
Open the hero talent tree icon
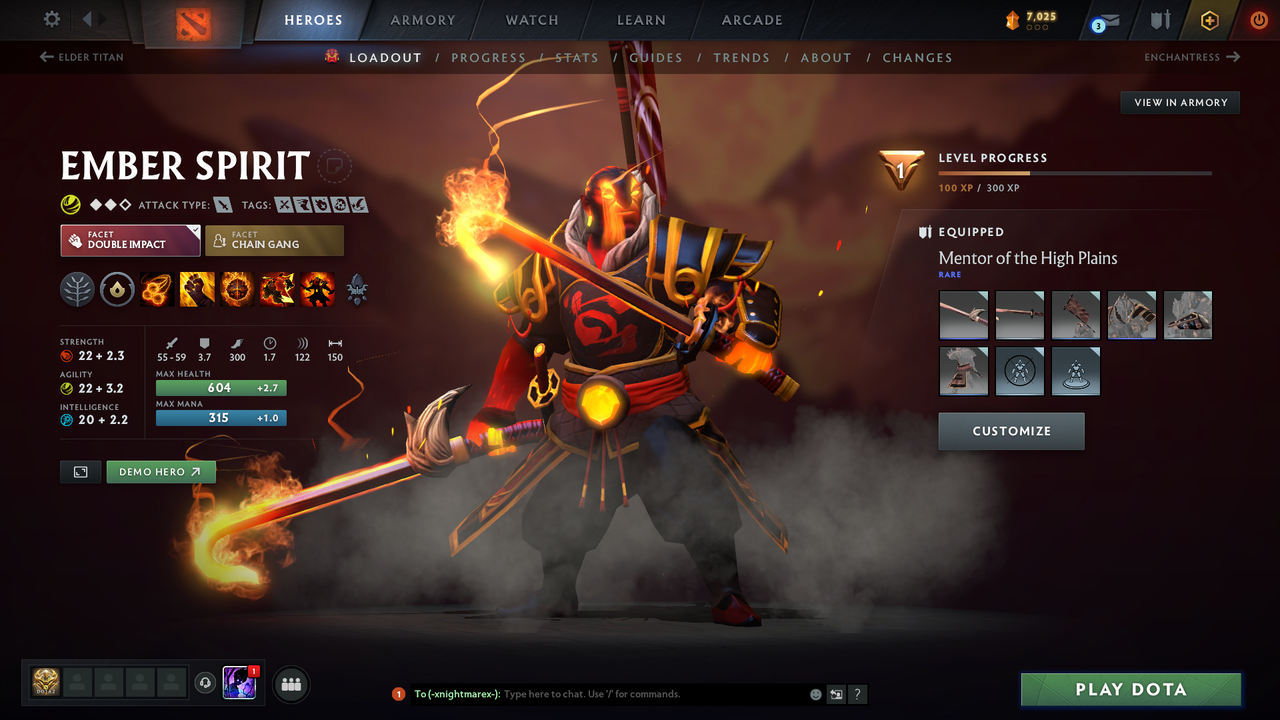77,289
